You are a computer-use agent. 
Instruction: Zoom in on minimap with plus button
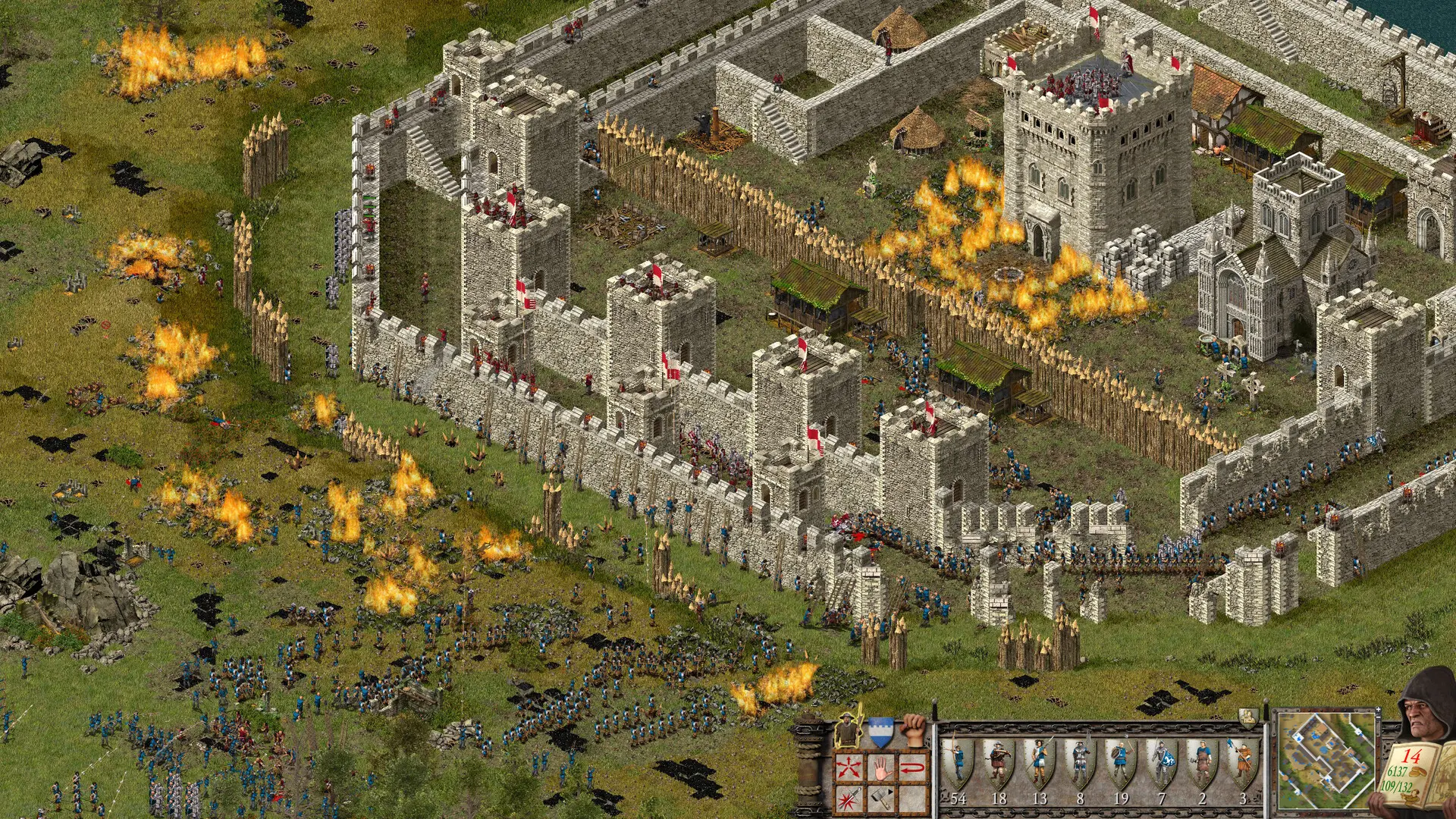pos(1379,710)
